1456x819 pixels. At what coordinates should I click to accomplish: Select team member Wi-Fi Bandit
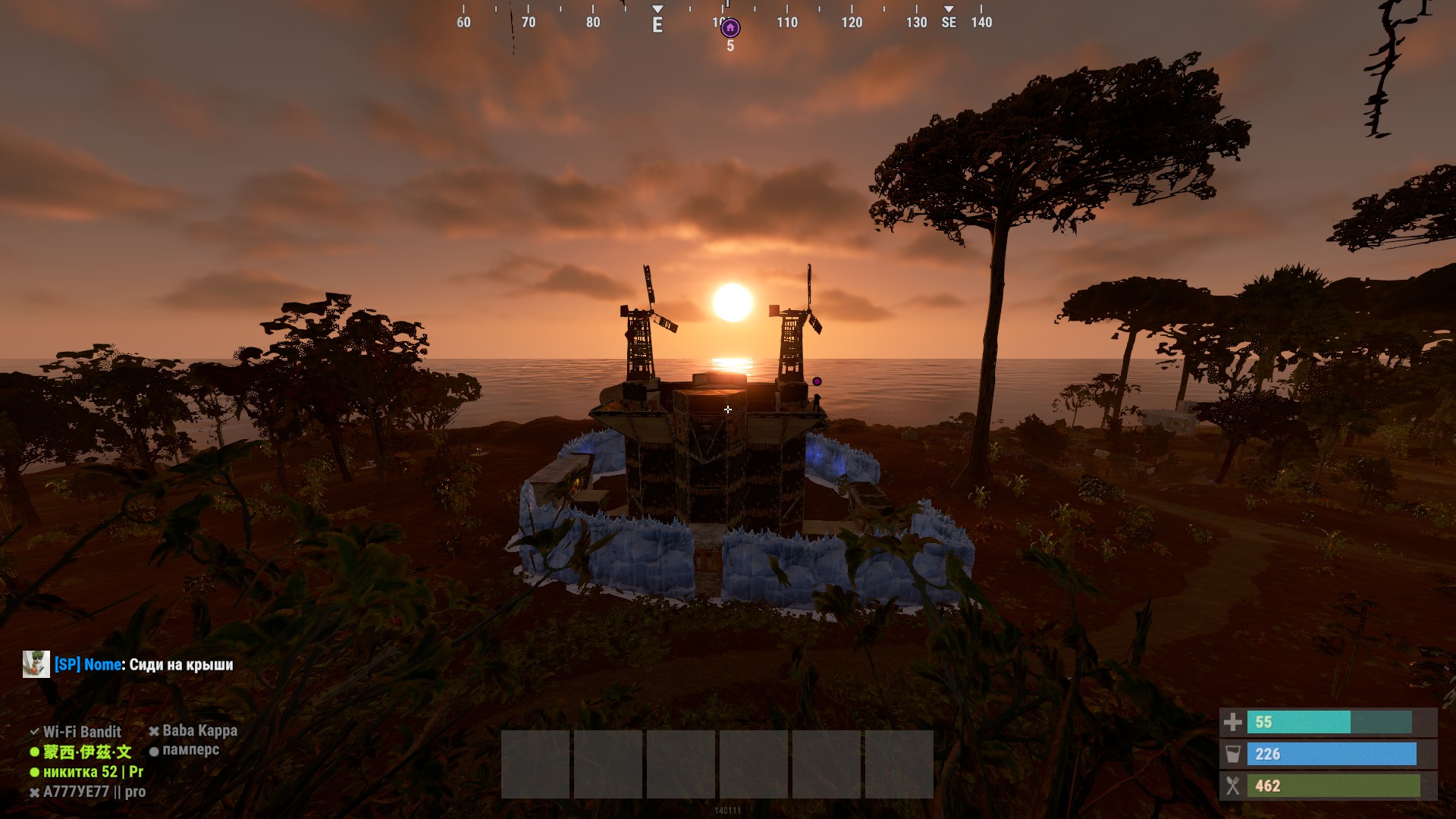coord(82,732)
